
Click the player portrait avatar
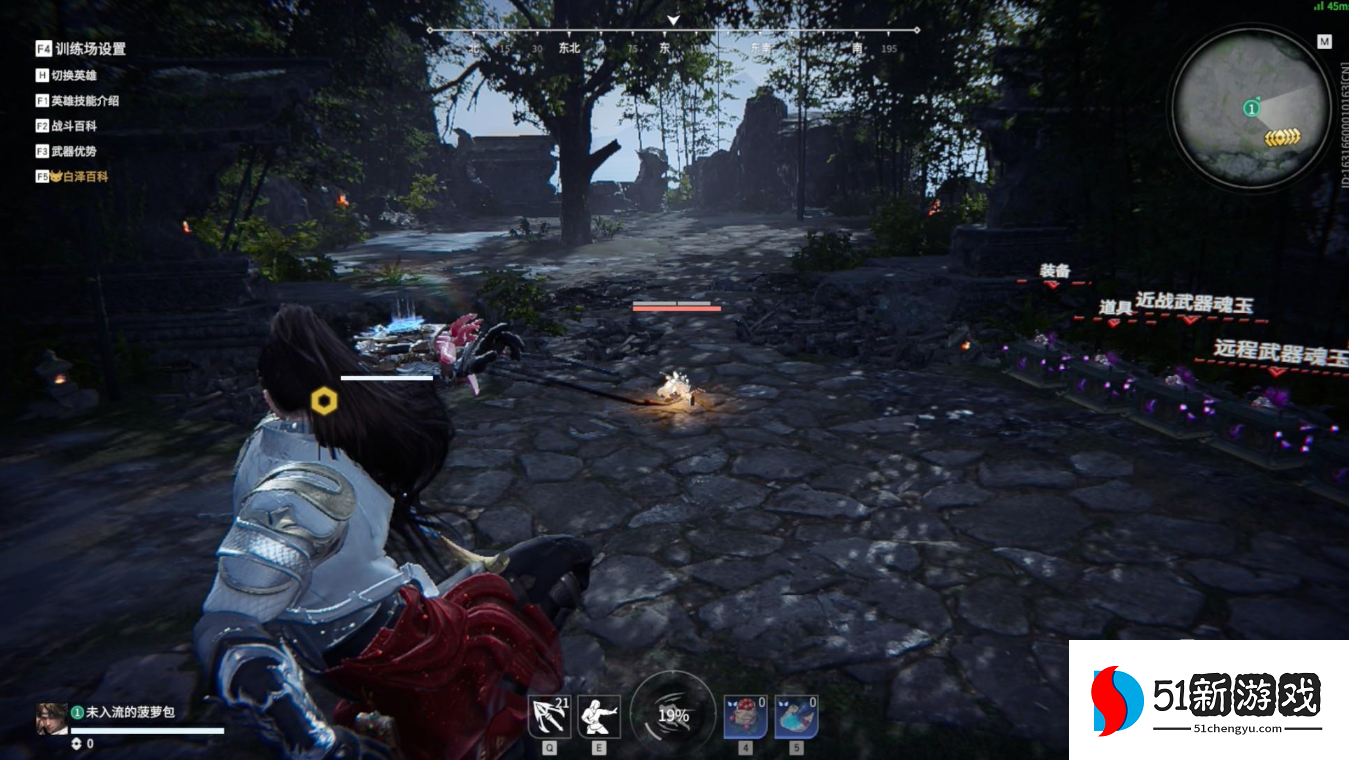(x=52, y=717)
